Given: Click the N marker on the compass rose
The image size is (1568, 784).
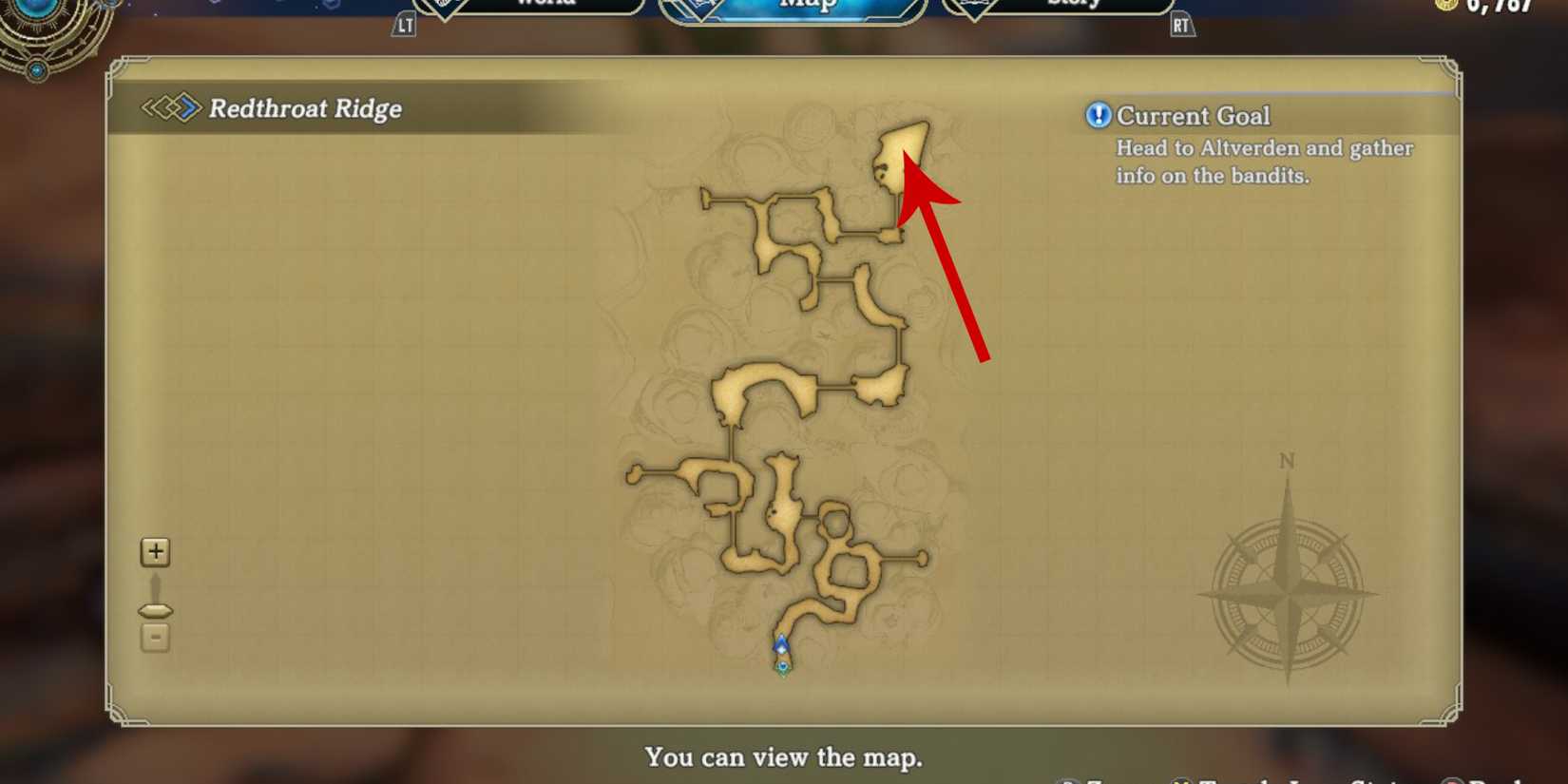Looking at the screenshot, I should coord(1288,462).
